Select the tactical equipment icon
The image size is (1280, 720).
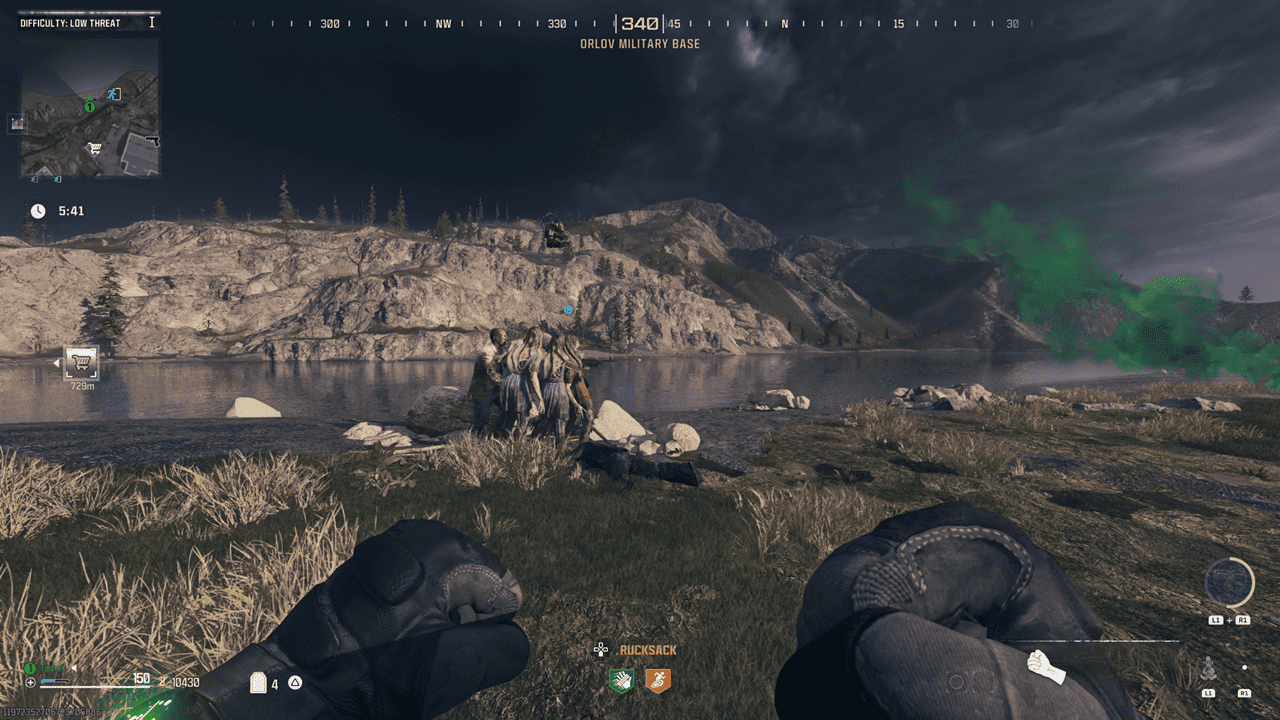(1208, 670)
